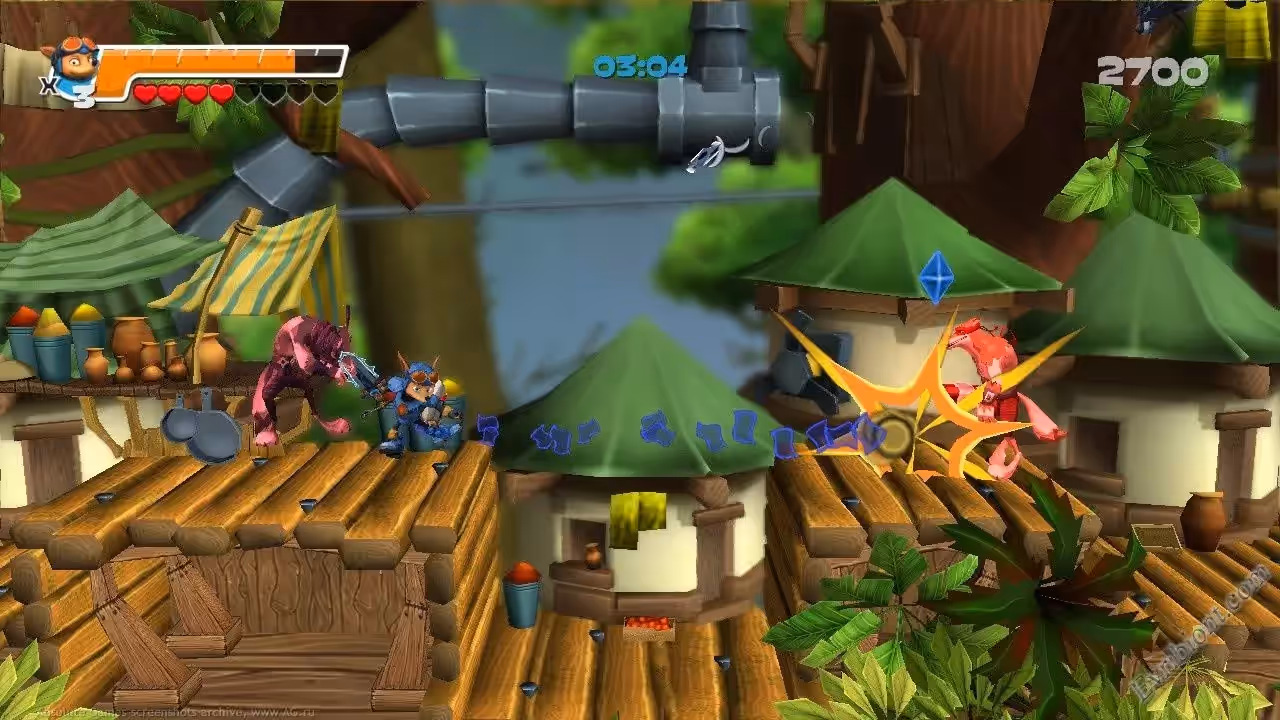Click Sparkster's portrait icon in the HUD
This screenshot has height=720, width=1280.
click(x=72, y=65)
